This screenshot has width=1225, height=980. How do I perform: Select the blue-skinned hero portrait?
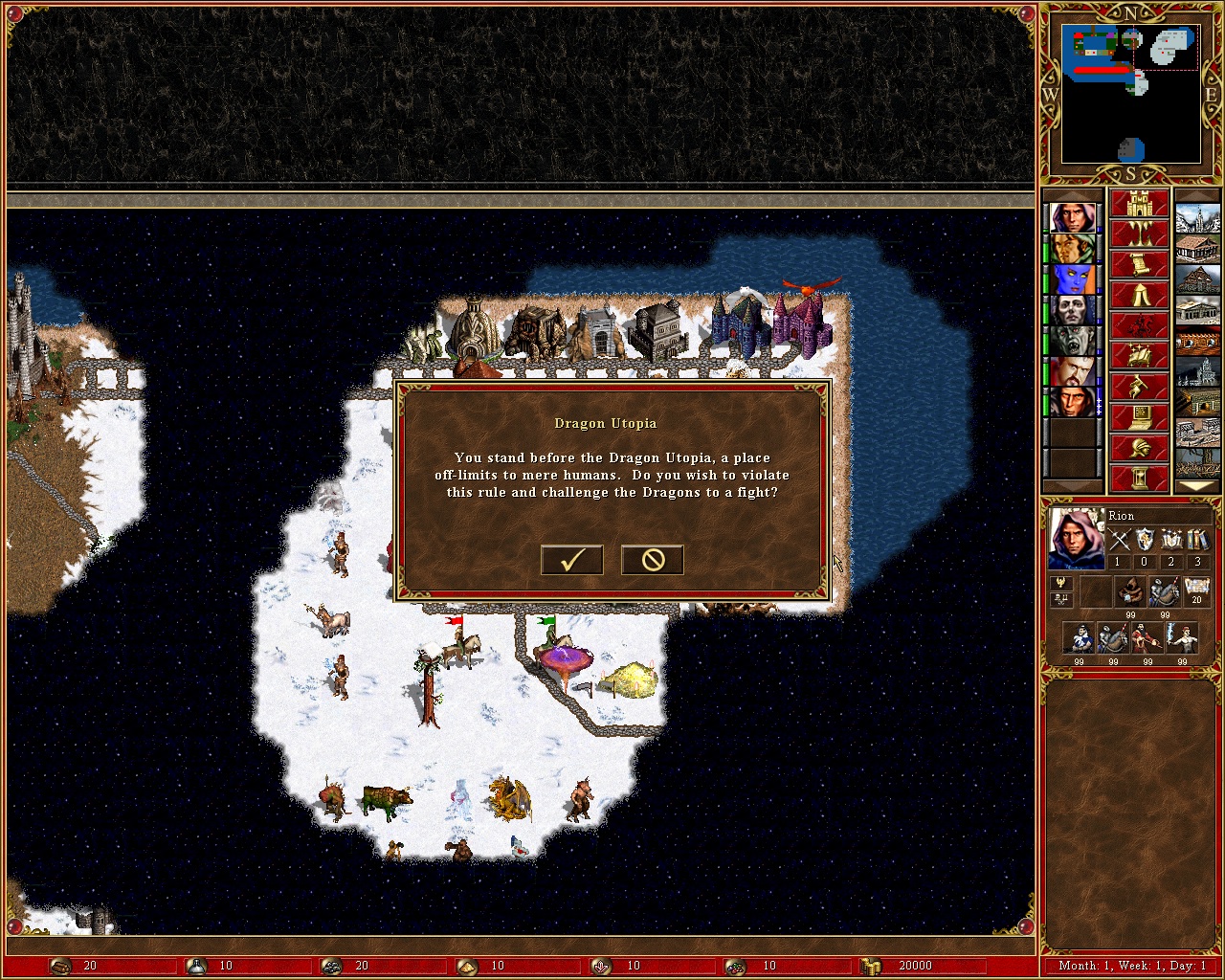tap(1072, 280)
